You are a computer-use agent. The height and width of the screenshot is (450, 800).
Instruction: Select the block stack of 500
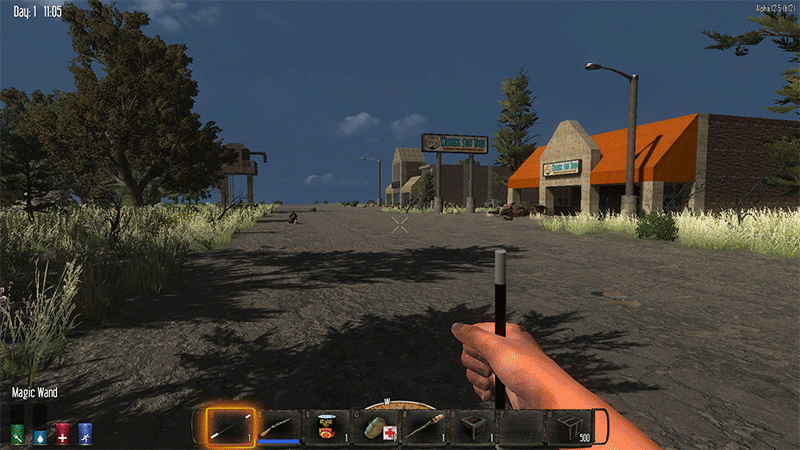(x=569, y=427)
